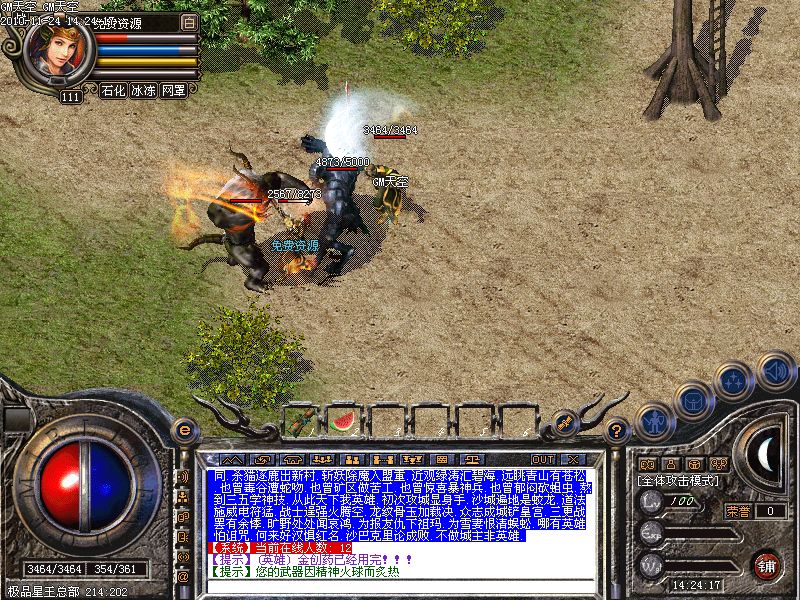
Task: Use the potion bottle in hotbar slot one
Action: pyautogui.click(x=301, y=421)
